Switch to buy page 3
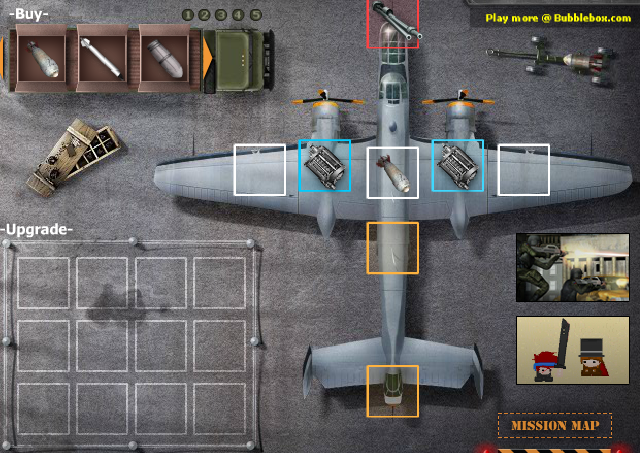The image size is (640, 453). (x=221, y=15)
